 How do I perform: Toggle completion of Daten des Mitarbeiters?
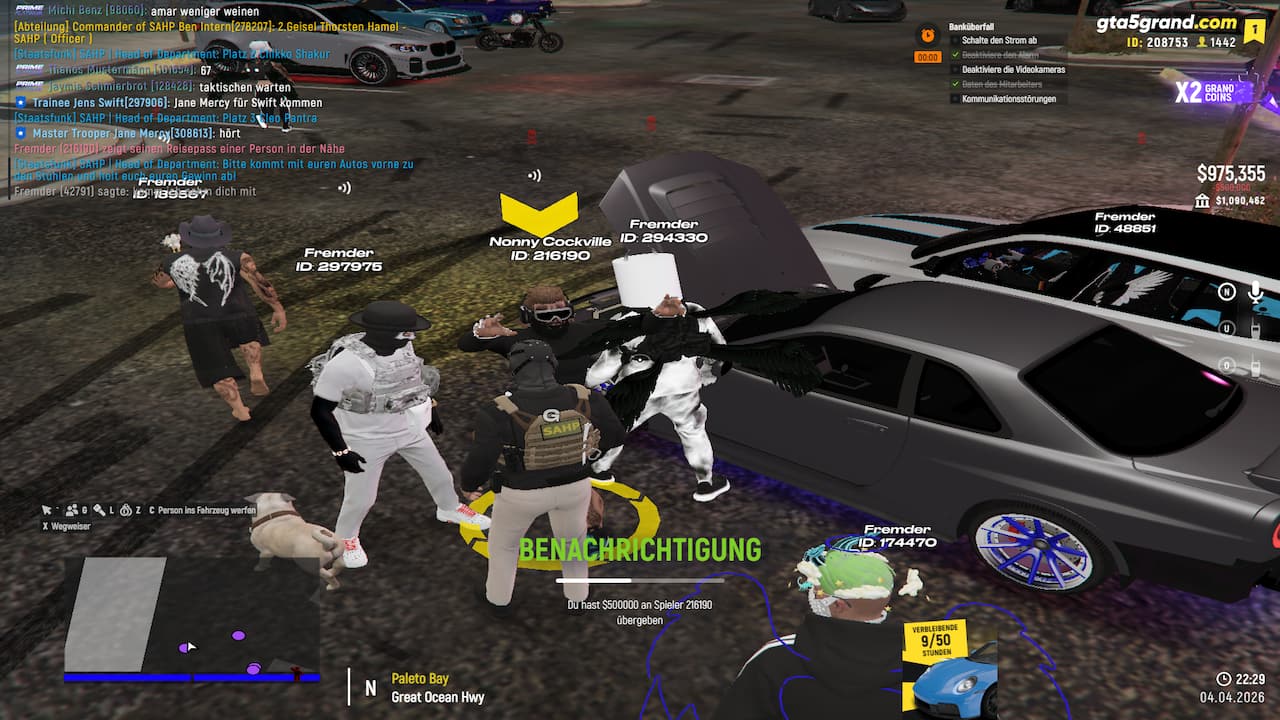tap(955, 84)
